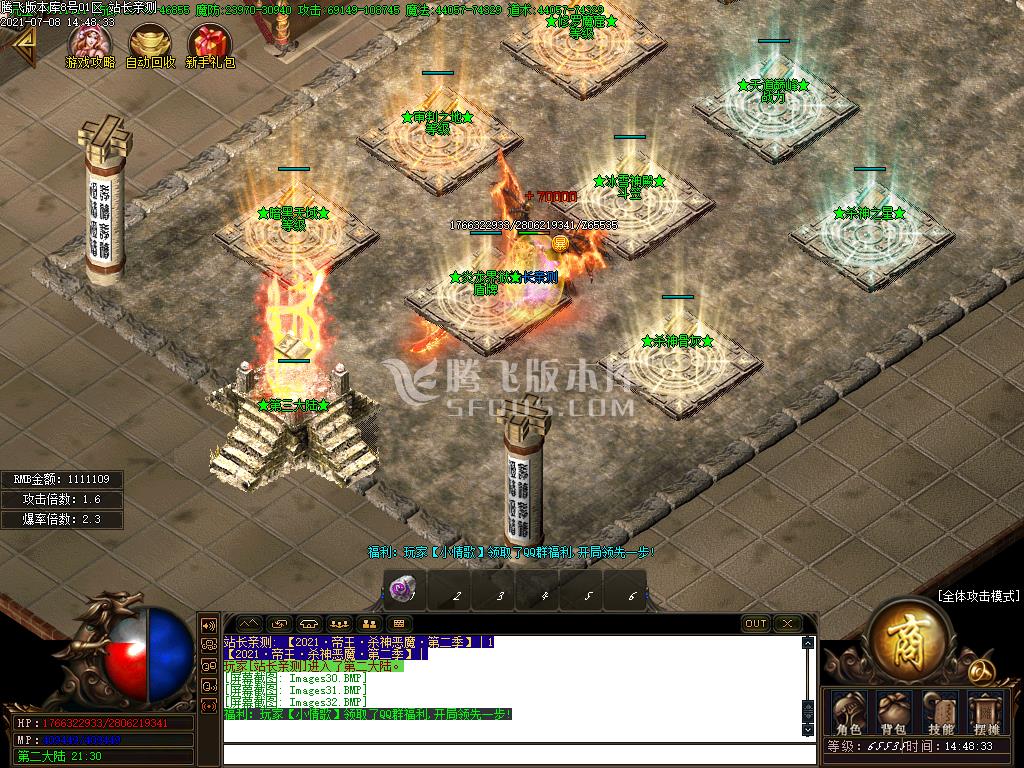Claim the 新手礼包 newbie gift box
1024x768 pixels.
pos(210,42)
